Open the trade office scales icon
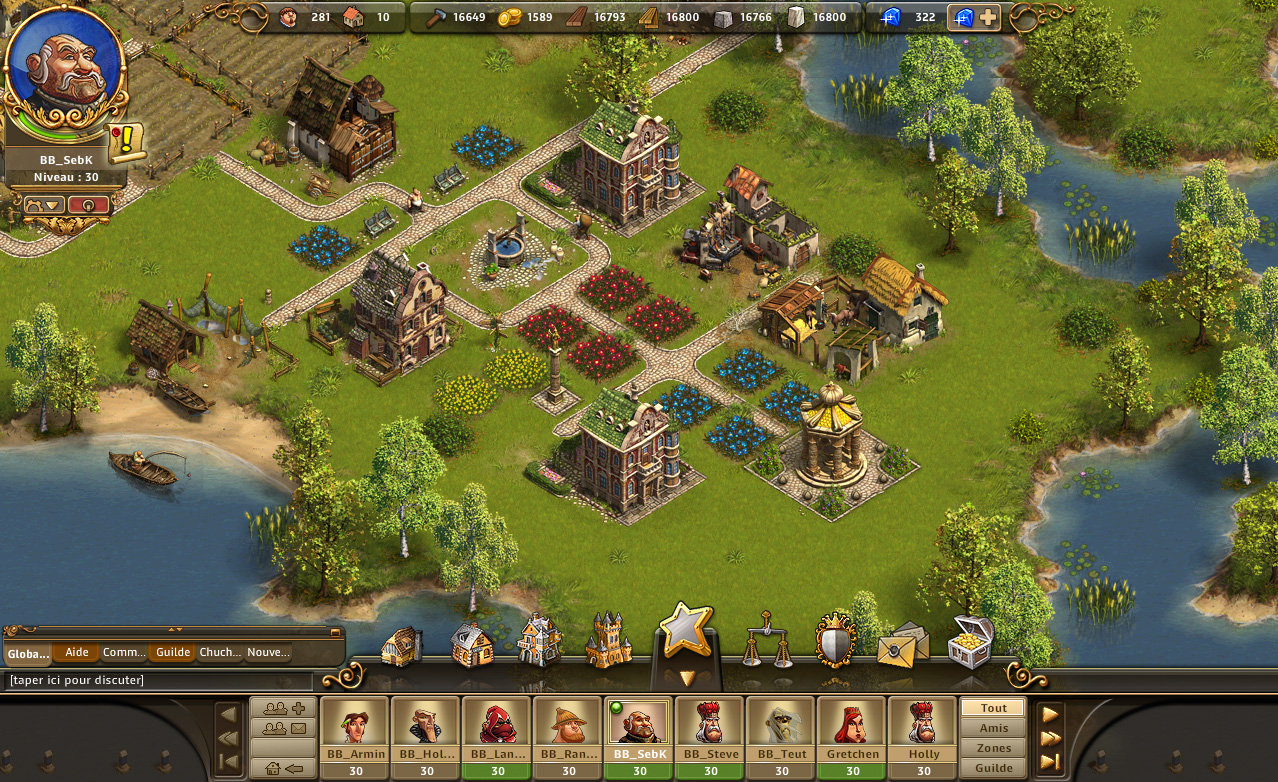Viewport: 1278px width, 782px height. tap(766, 641)
